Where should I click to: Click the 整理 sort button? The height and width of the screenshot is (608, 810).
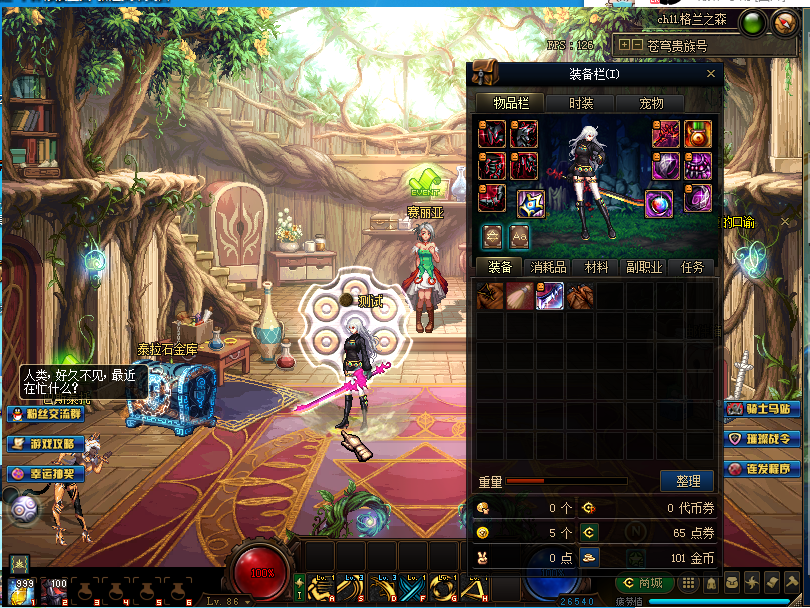point(687,481)
